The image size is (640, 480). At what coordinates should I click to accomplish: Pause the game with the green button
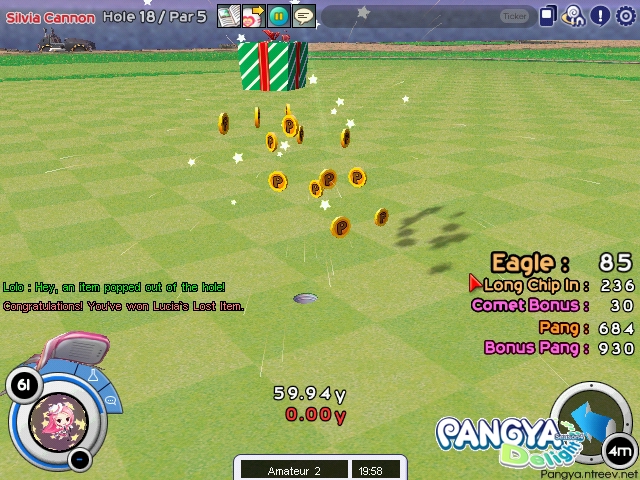(278, 16)
